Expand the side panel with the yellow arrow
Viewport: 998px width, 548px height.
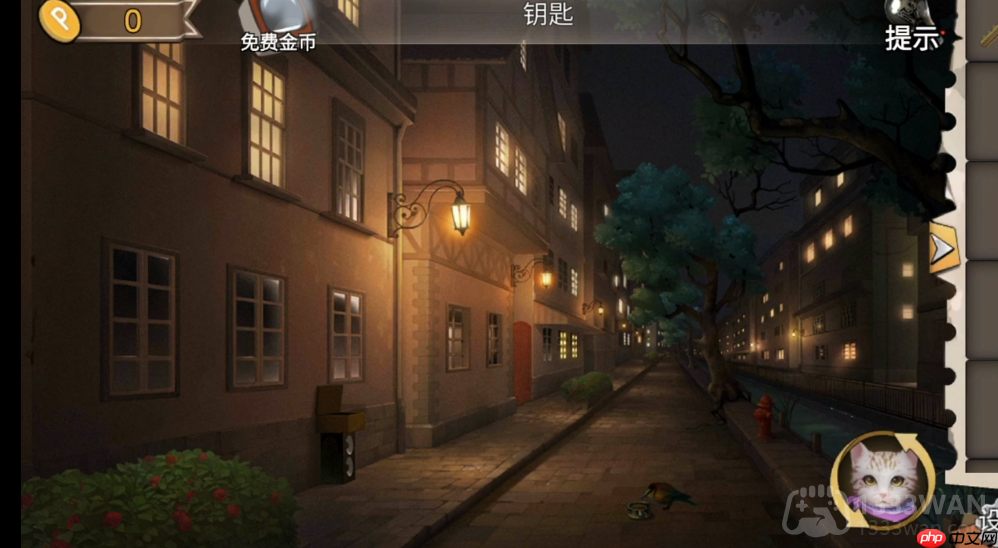tap(942, 249)
